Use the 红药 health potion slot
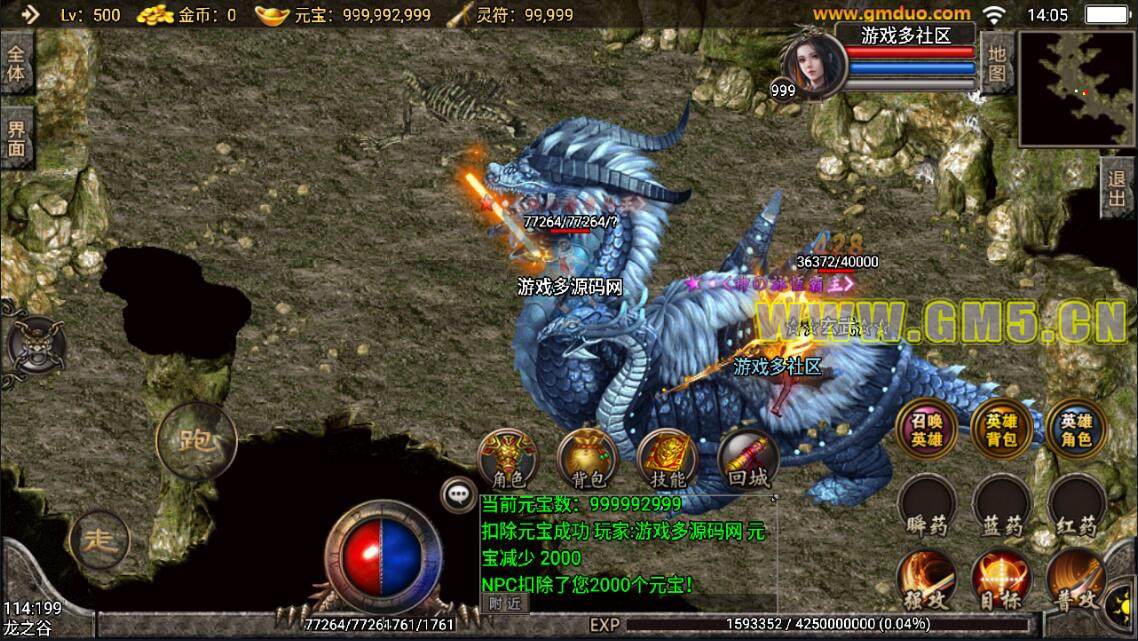 [x=1076, y=505]
